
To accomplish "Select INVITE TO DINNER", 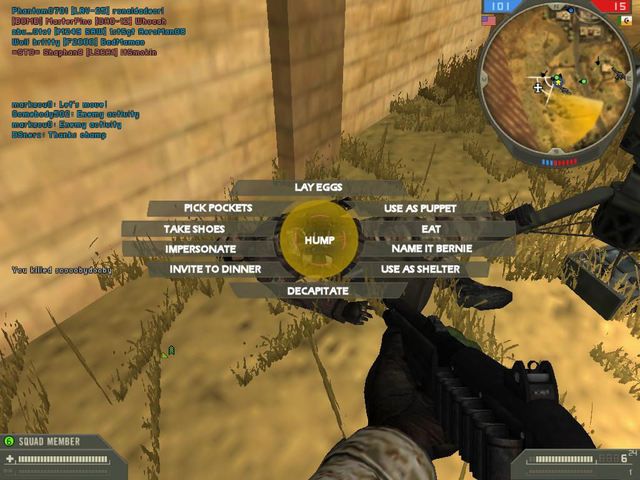I will pos(215,269).
